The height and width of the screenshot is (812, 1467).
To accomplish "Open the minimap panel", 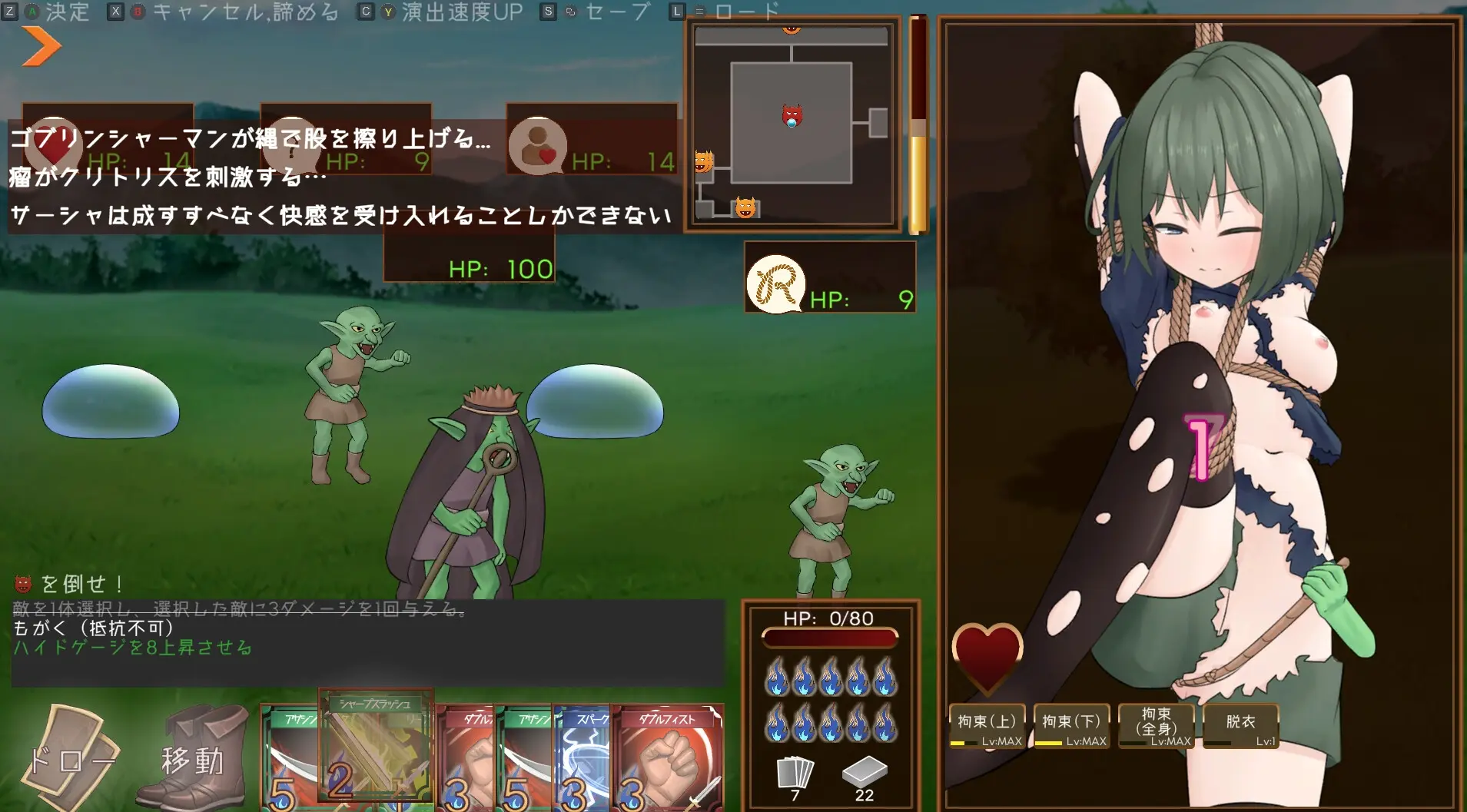I will point(792,124).
